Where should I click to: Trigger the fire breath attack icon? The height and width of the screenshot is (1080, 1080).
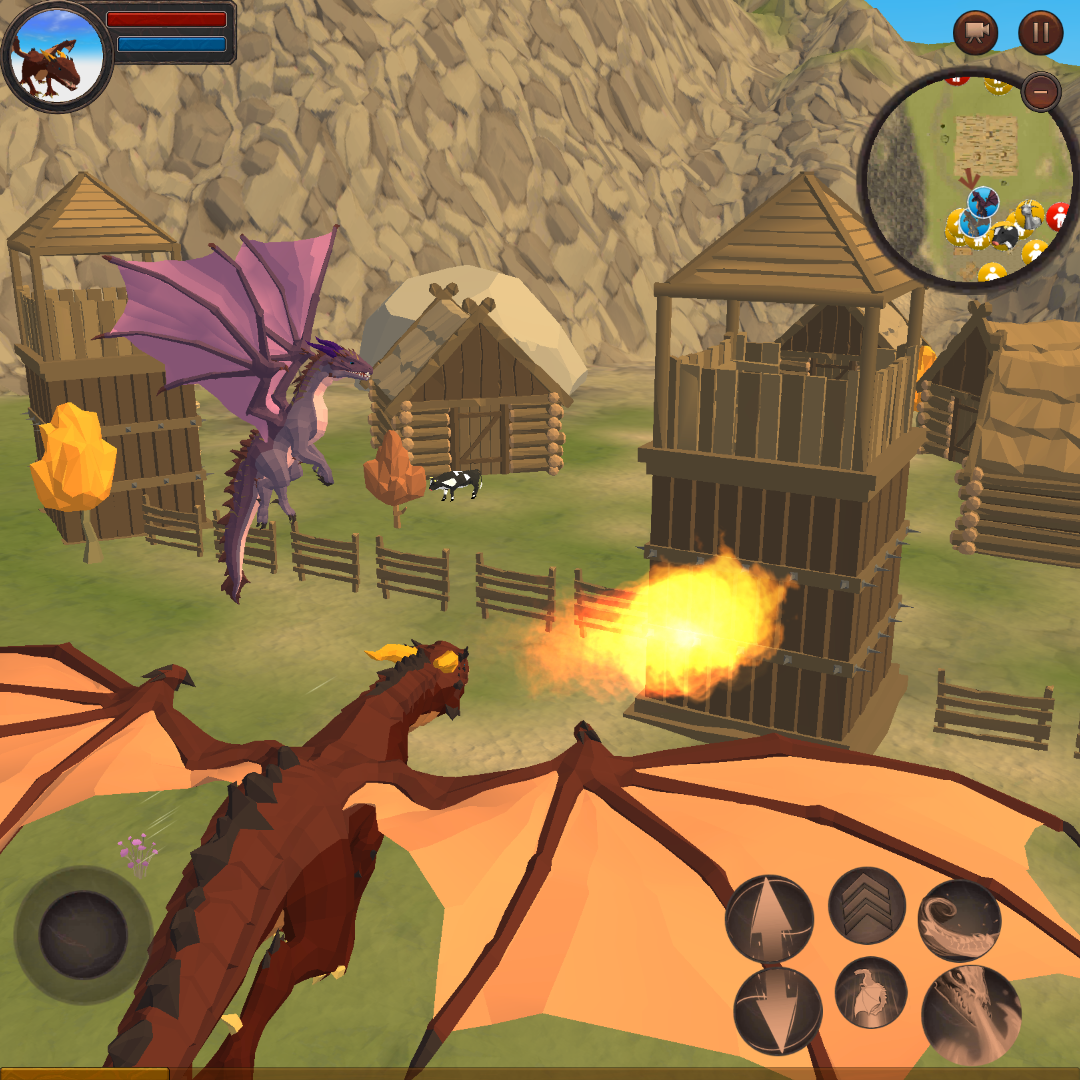coord(971,1013)
